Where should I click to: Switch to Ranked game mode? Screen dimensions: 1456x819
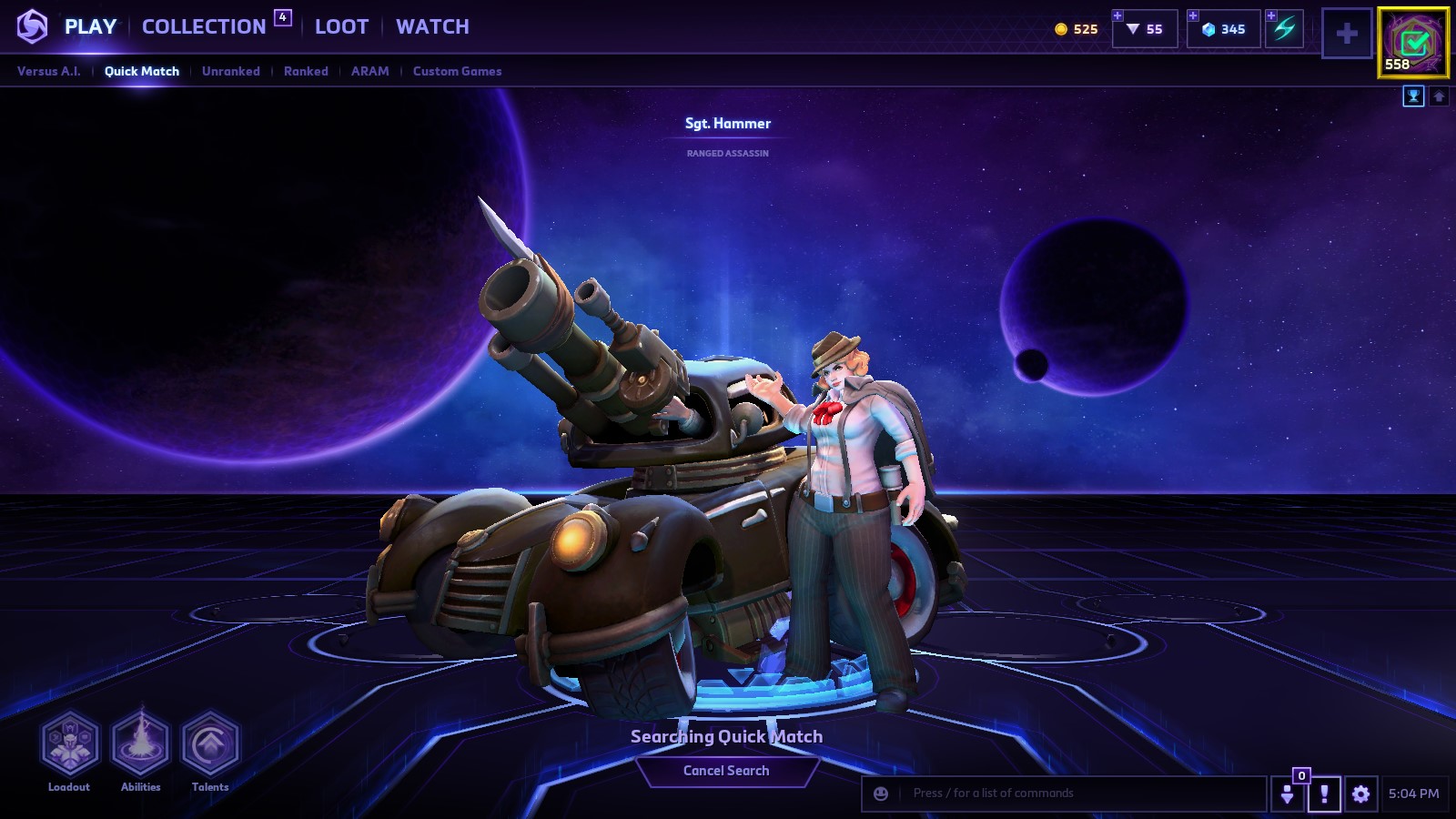click(306, 71)
